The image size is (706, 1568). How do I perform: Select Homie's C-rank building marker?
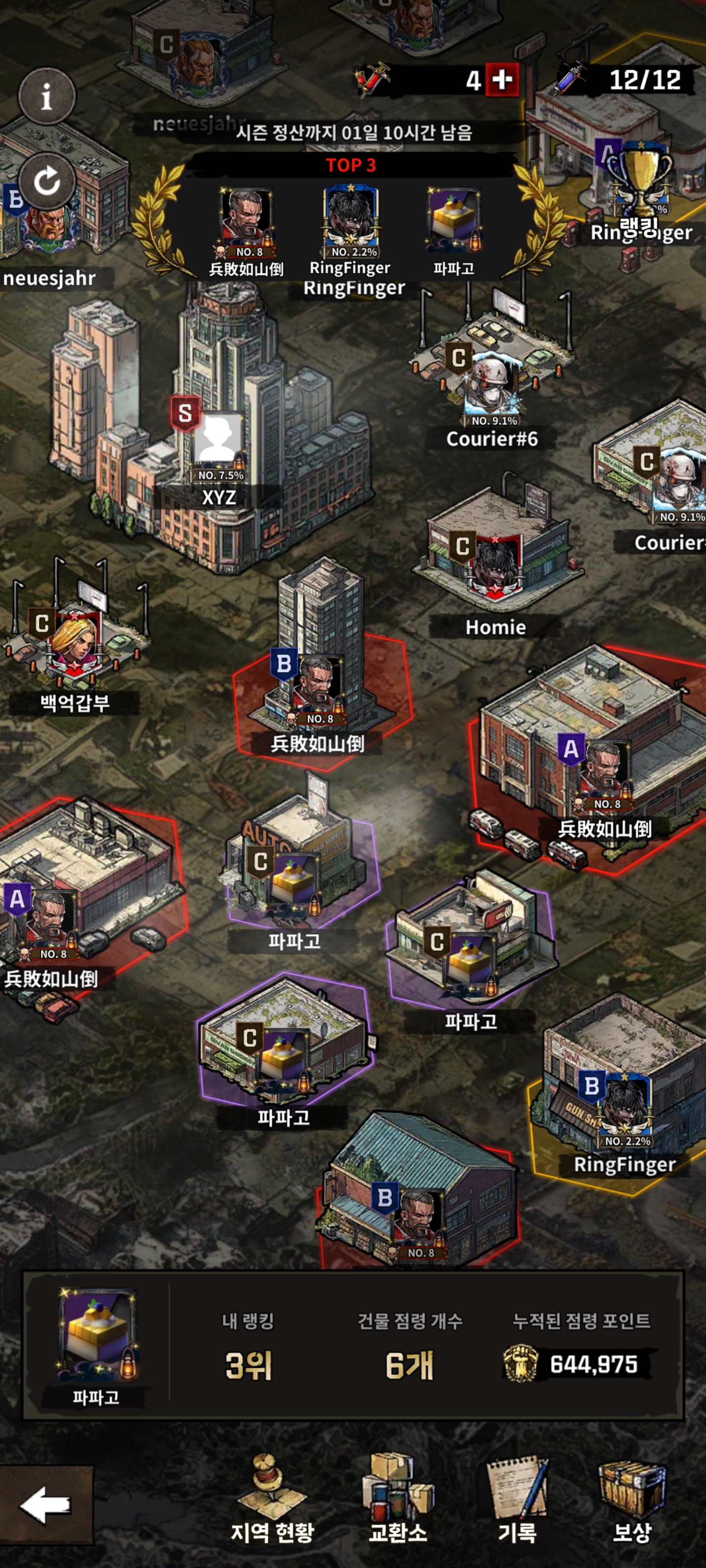495,564
